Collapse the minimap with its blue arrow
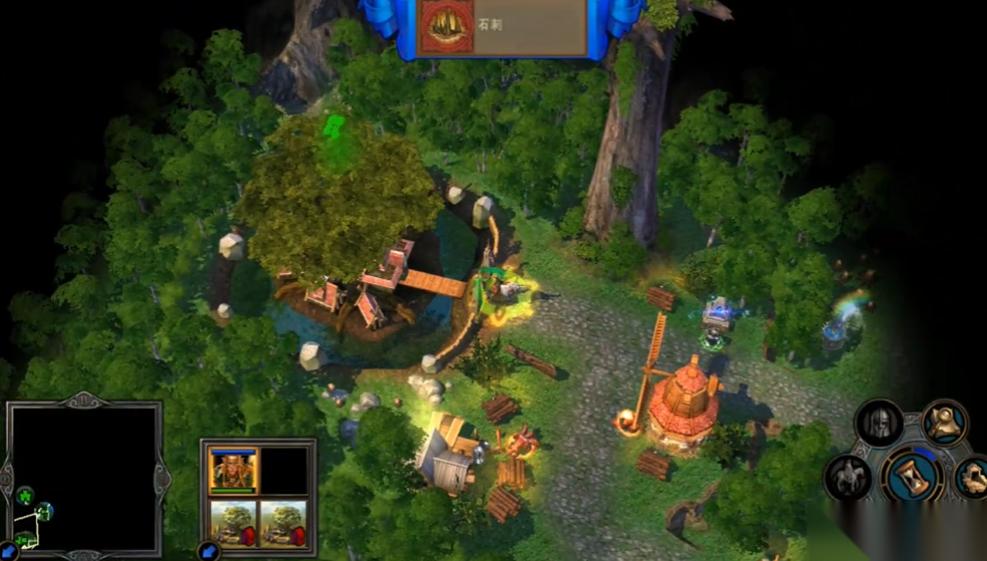This screenshot has width=987, height=561. coord(8,550)
